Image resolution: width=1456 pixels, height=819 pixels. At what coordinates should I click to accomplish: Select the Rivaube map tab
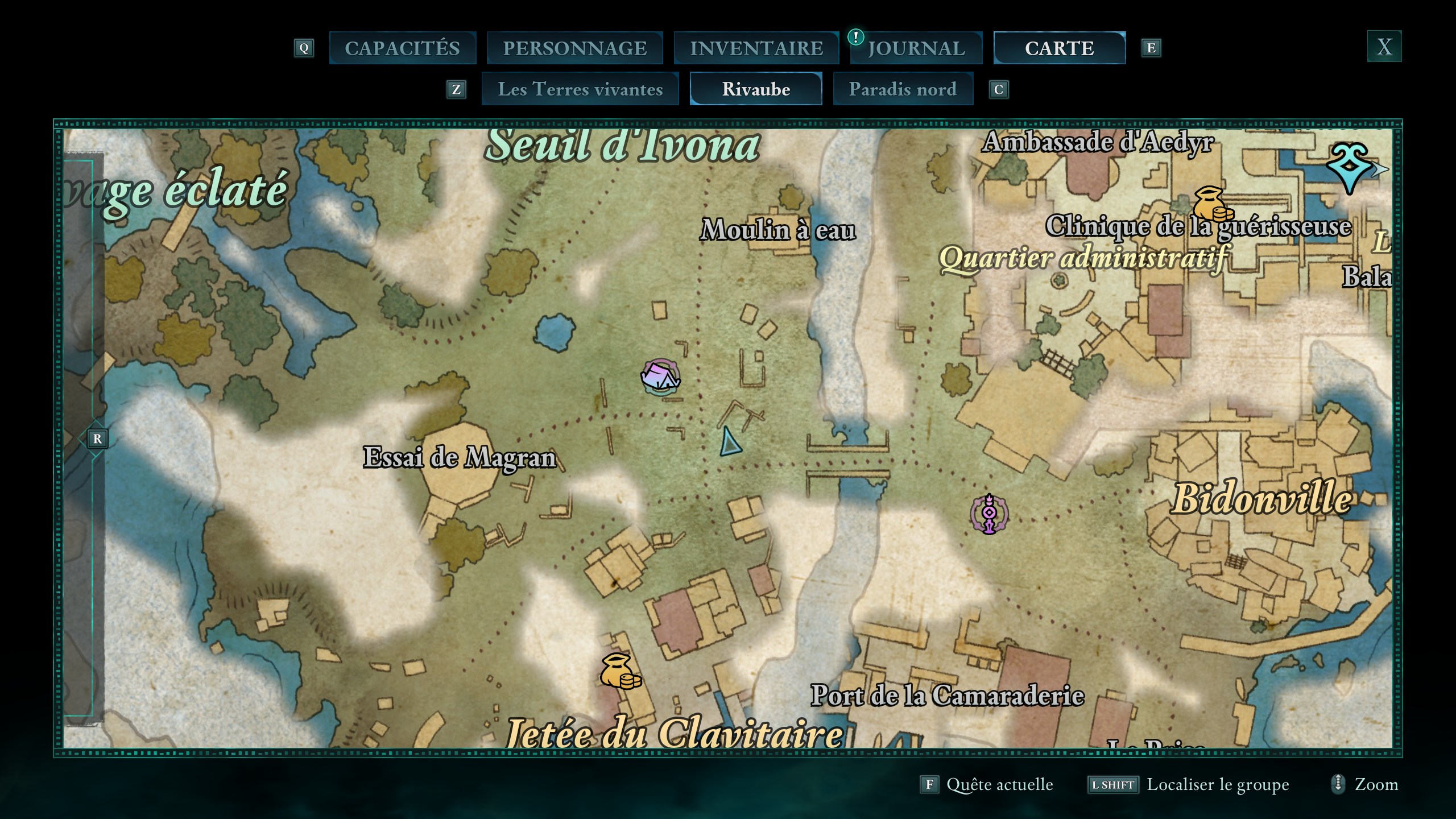coord(756,89)
